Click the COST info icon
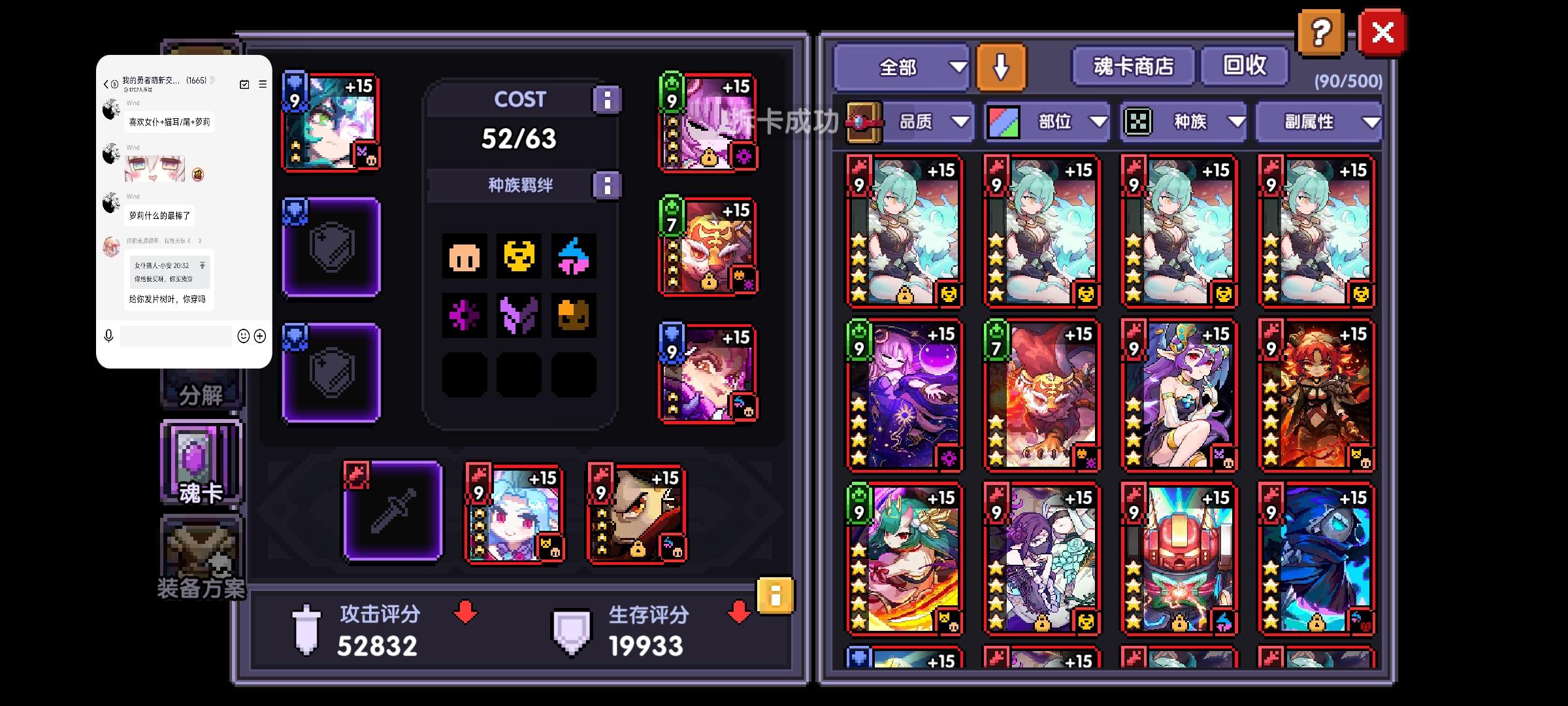This screenshot has width=1568, height=706. [x=608, y=99]
